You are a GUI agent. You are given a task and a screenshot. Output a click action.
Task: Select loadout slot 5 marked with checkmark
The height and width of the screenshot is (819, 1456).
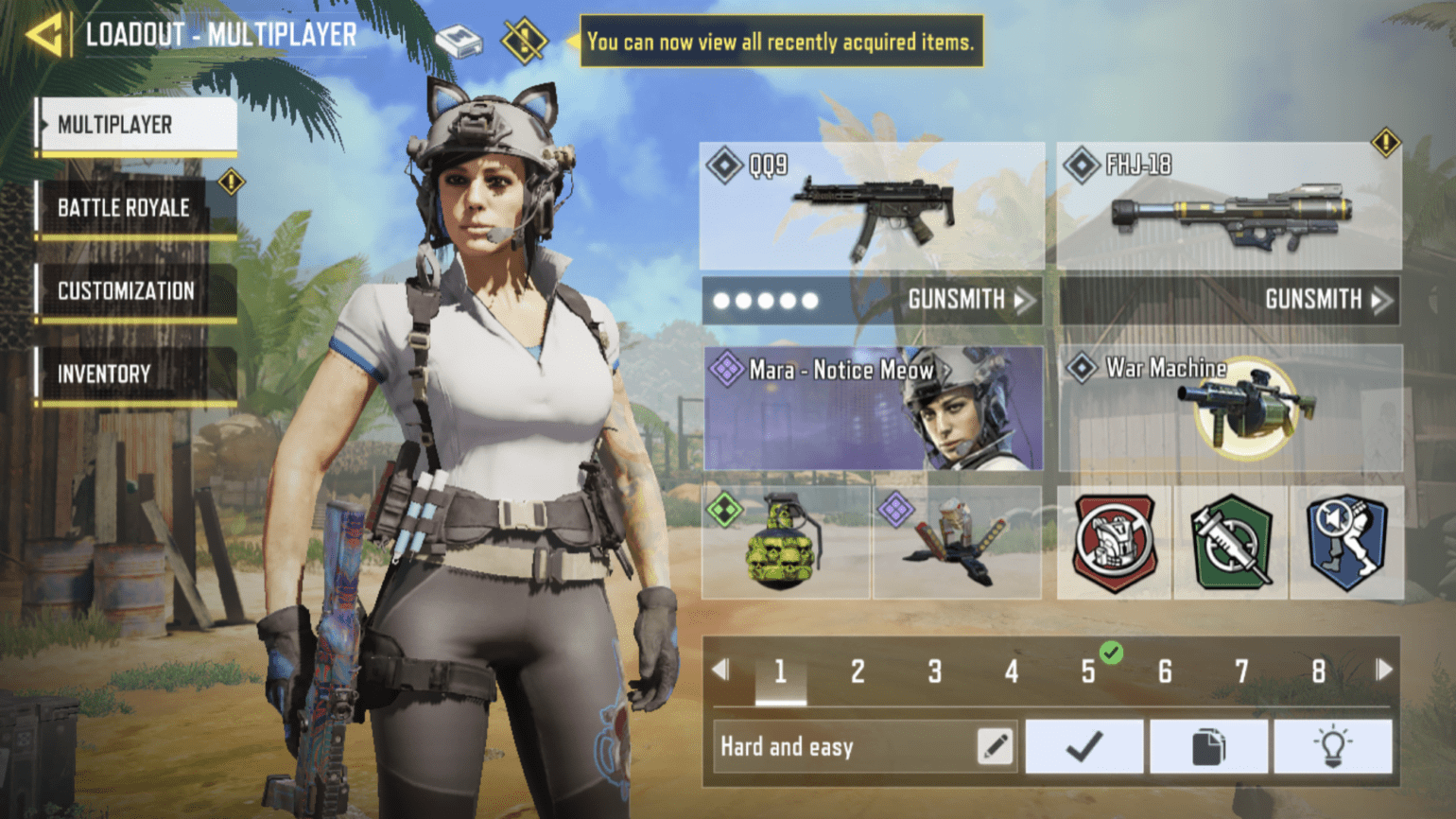click(1089, 671)
